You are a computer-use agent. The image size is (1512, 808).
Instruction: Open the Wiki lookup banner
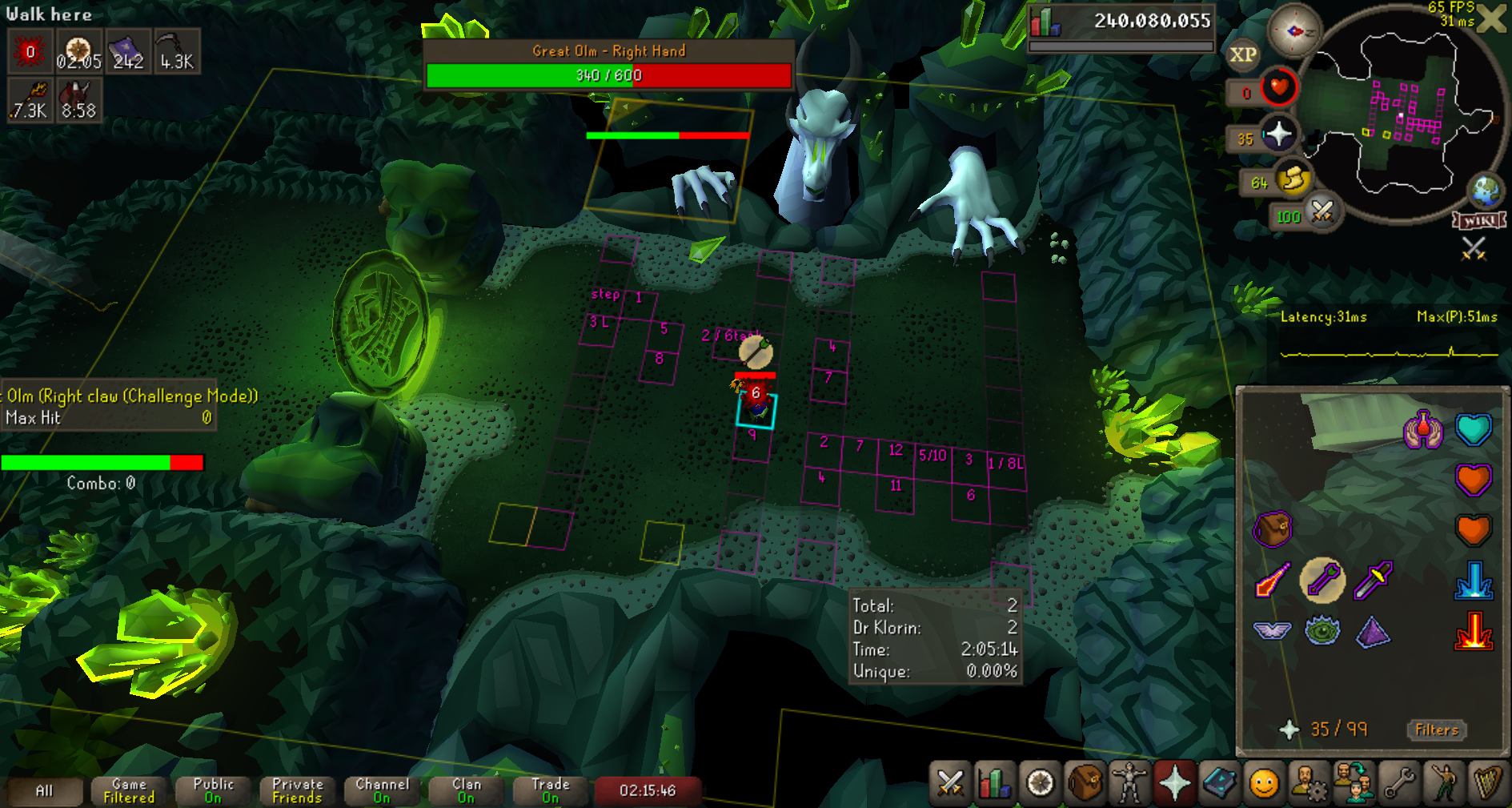tap(1479, 220)
